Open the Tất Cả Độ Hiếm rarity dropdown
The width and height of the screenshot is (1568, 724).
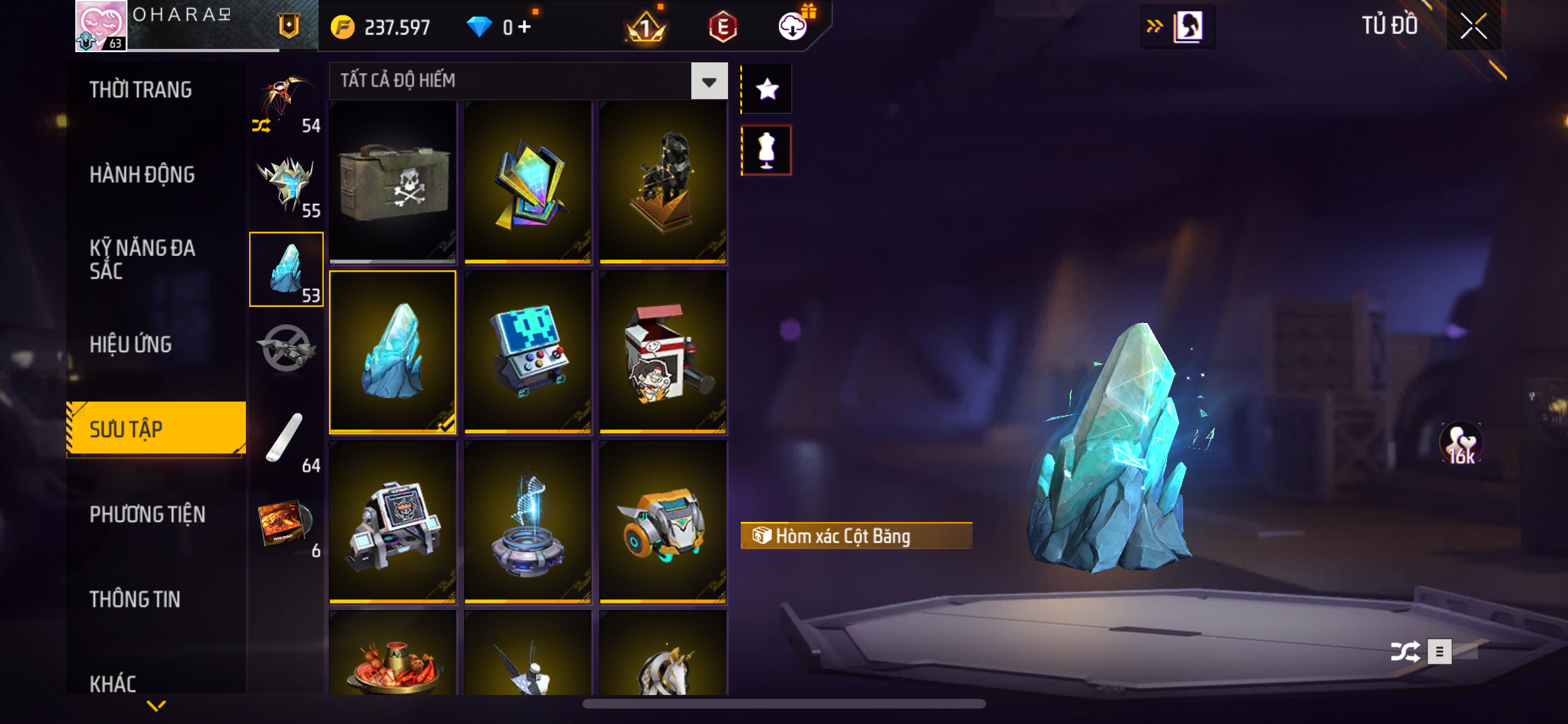click(x=709, y=81)
